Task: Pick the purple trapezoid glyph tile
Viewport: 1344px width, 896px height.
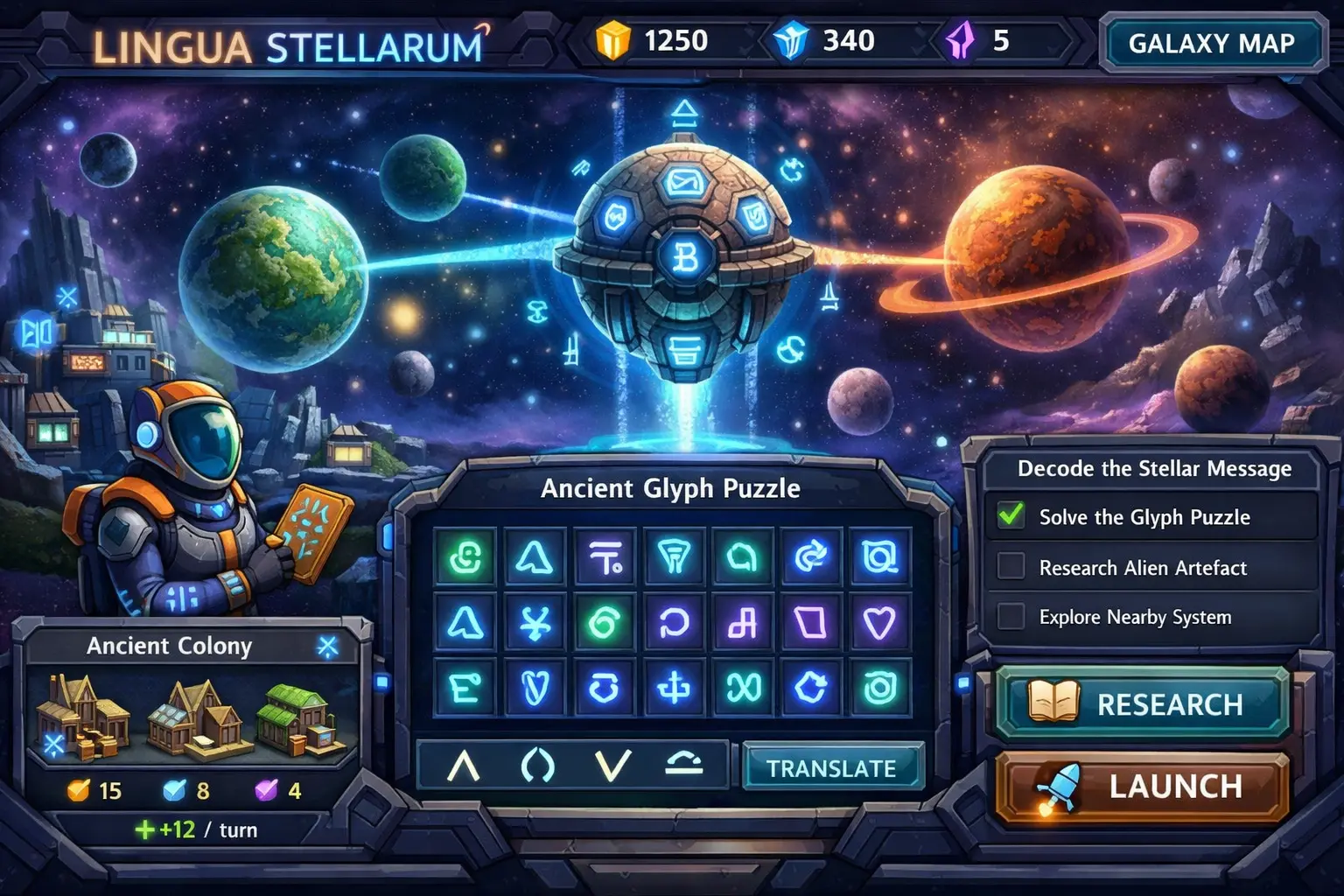Action: [x=810, y=623]
